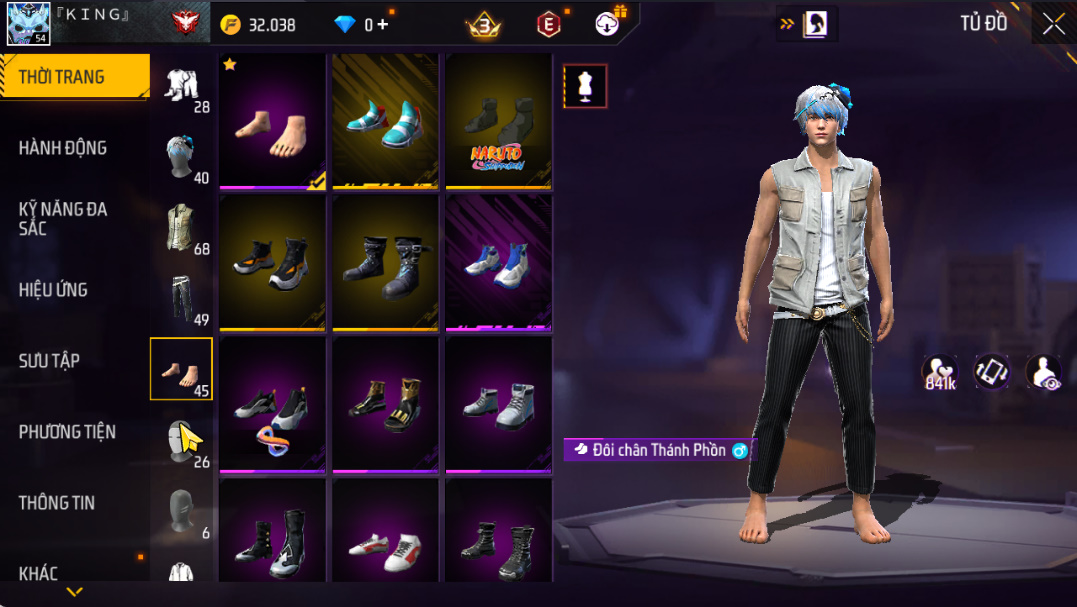
Task: Close the wardrobe with the X button
Action: 1053,24
